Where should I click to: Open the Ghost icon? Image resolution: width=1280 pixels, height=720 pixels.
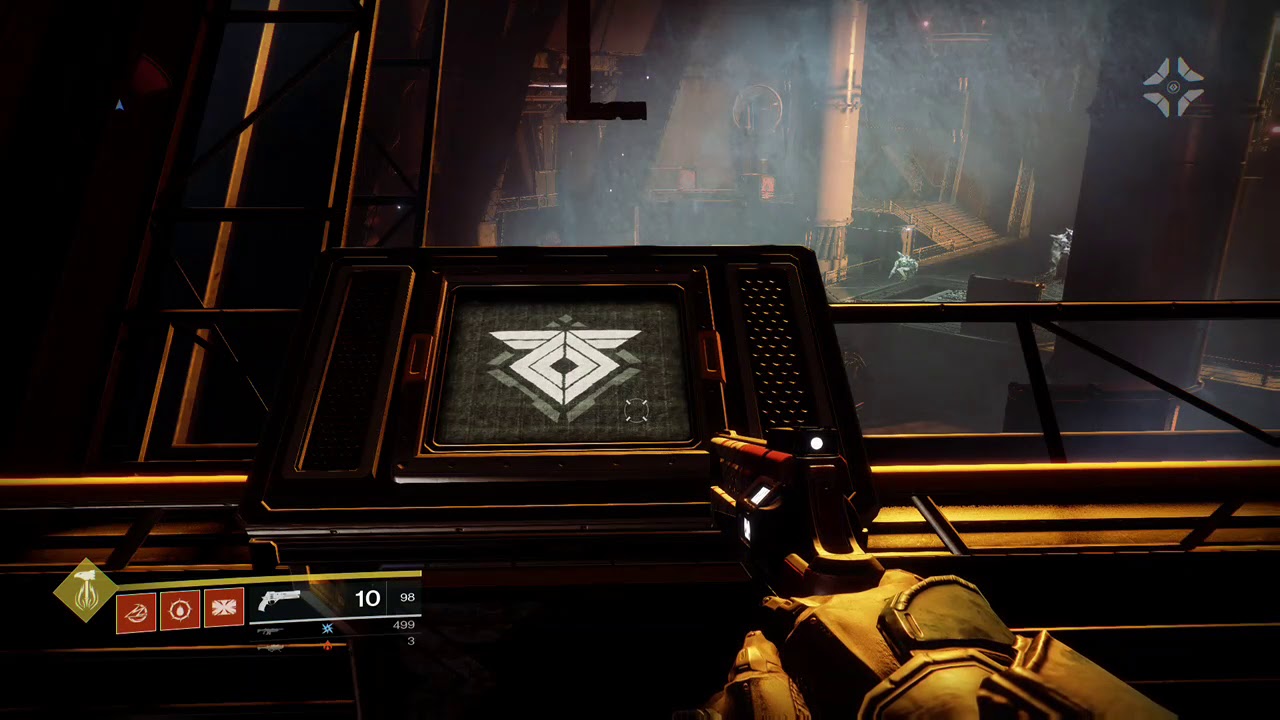[x=1173, y=87]
